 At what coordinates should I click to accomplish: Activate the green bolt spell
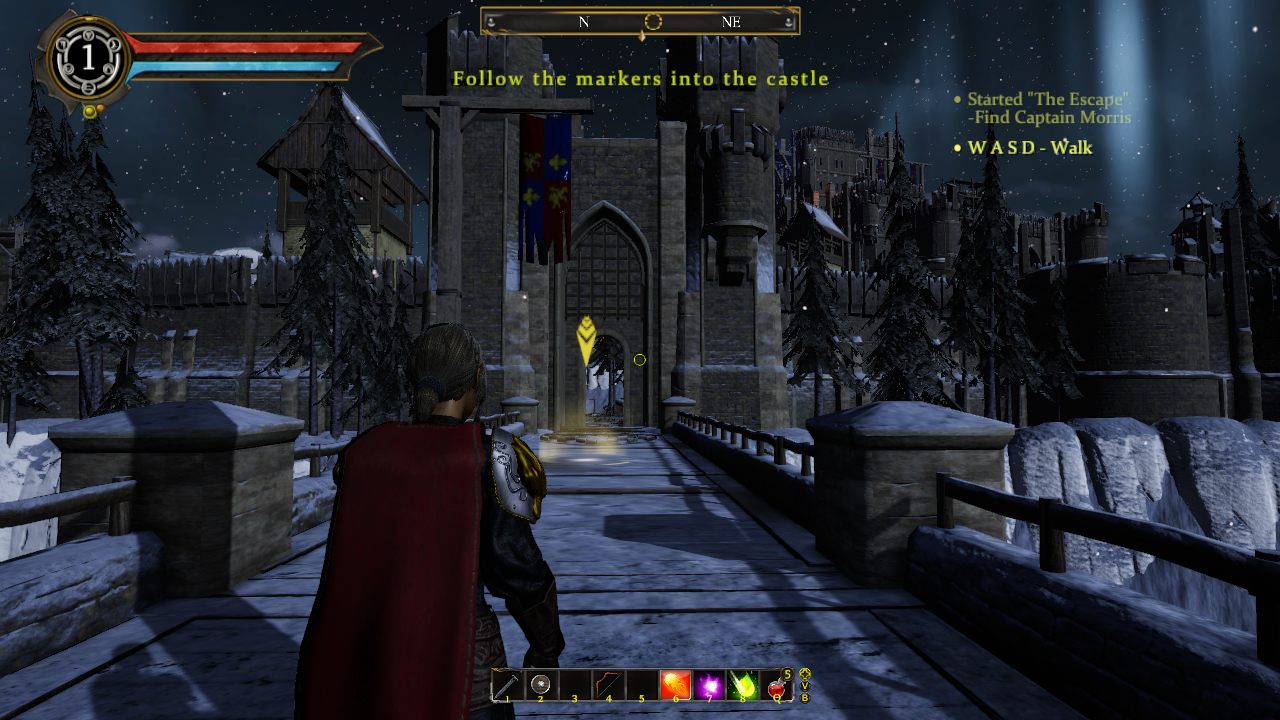(x=743, y=685)
